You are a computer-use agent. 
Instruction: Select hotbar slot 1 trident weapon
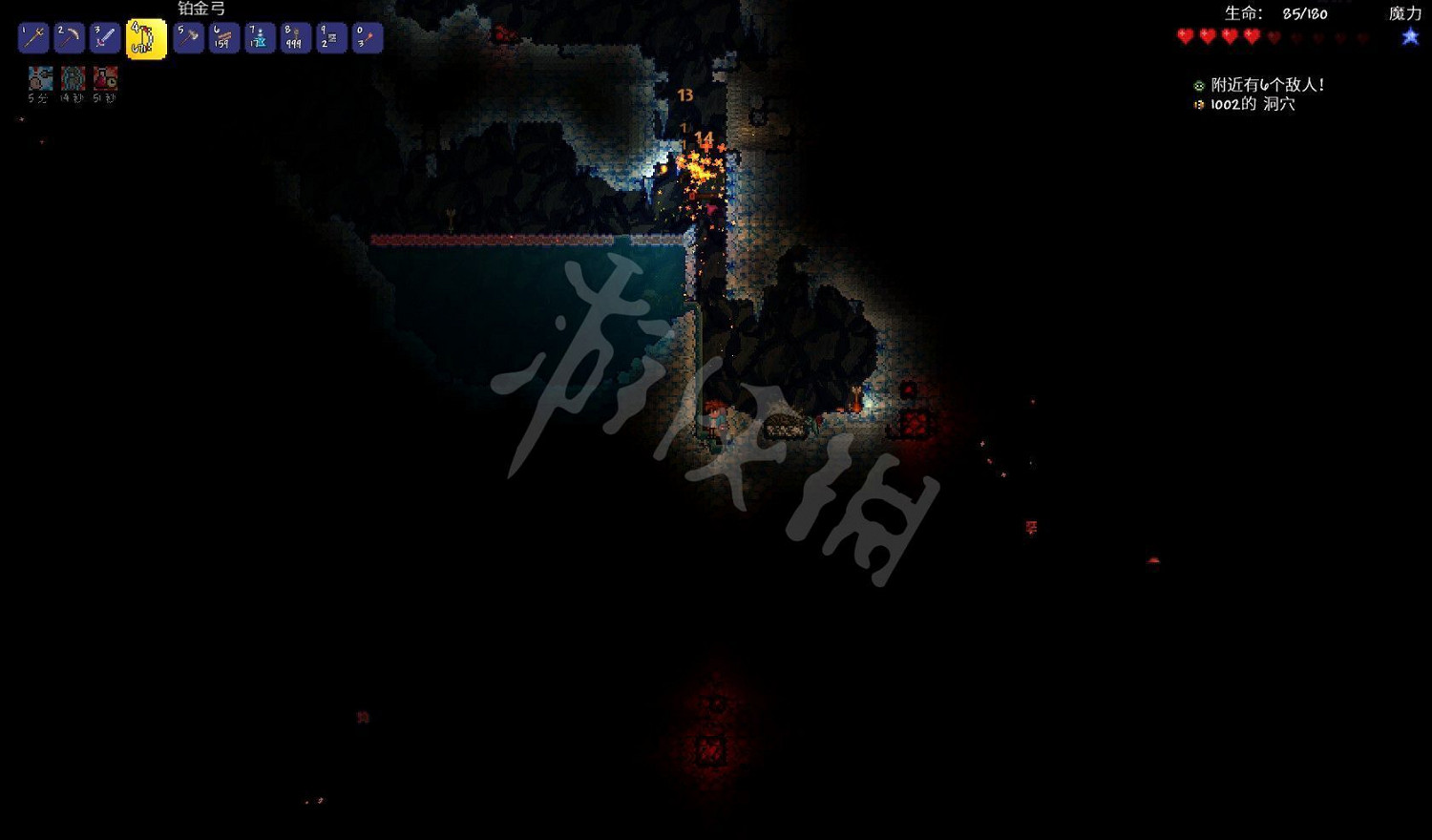32,37
